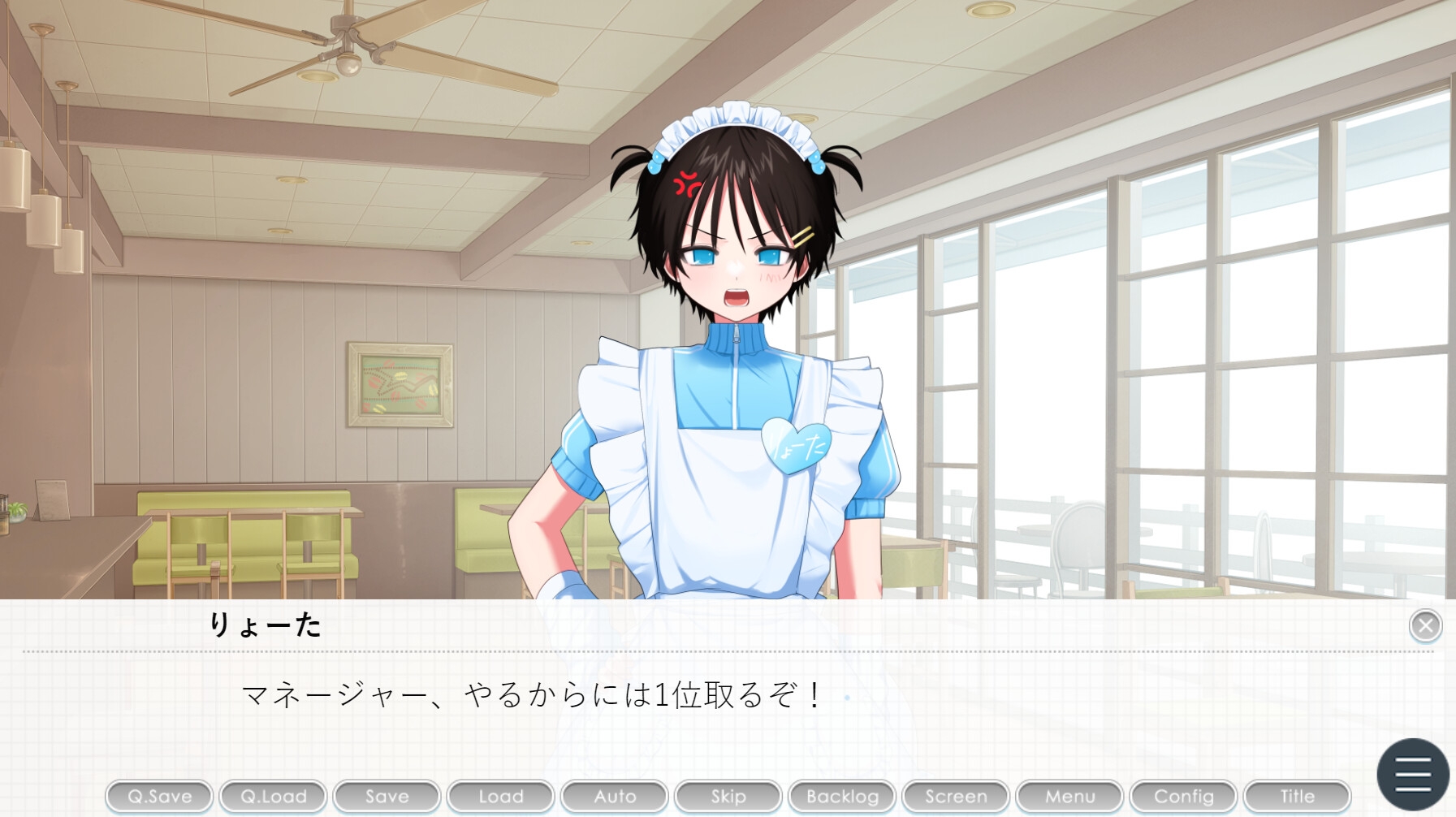1456x817 pixels.
Task: Open the Load screen
Action: click(x=500, y=797)
